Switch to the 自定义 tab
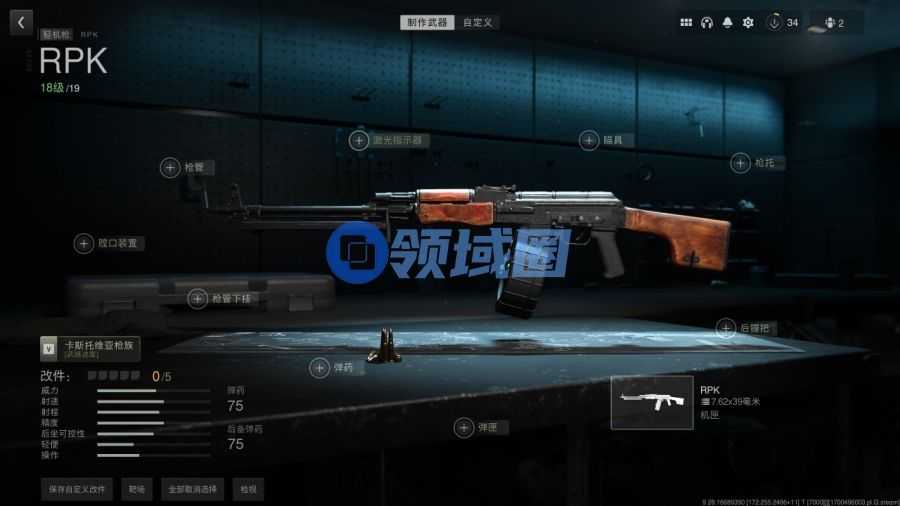Screen dimensions: 900x506 click(x=478, y=22)
